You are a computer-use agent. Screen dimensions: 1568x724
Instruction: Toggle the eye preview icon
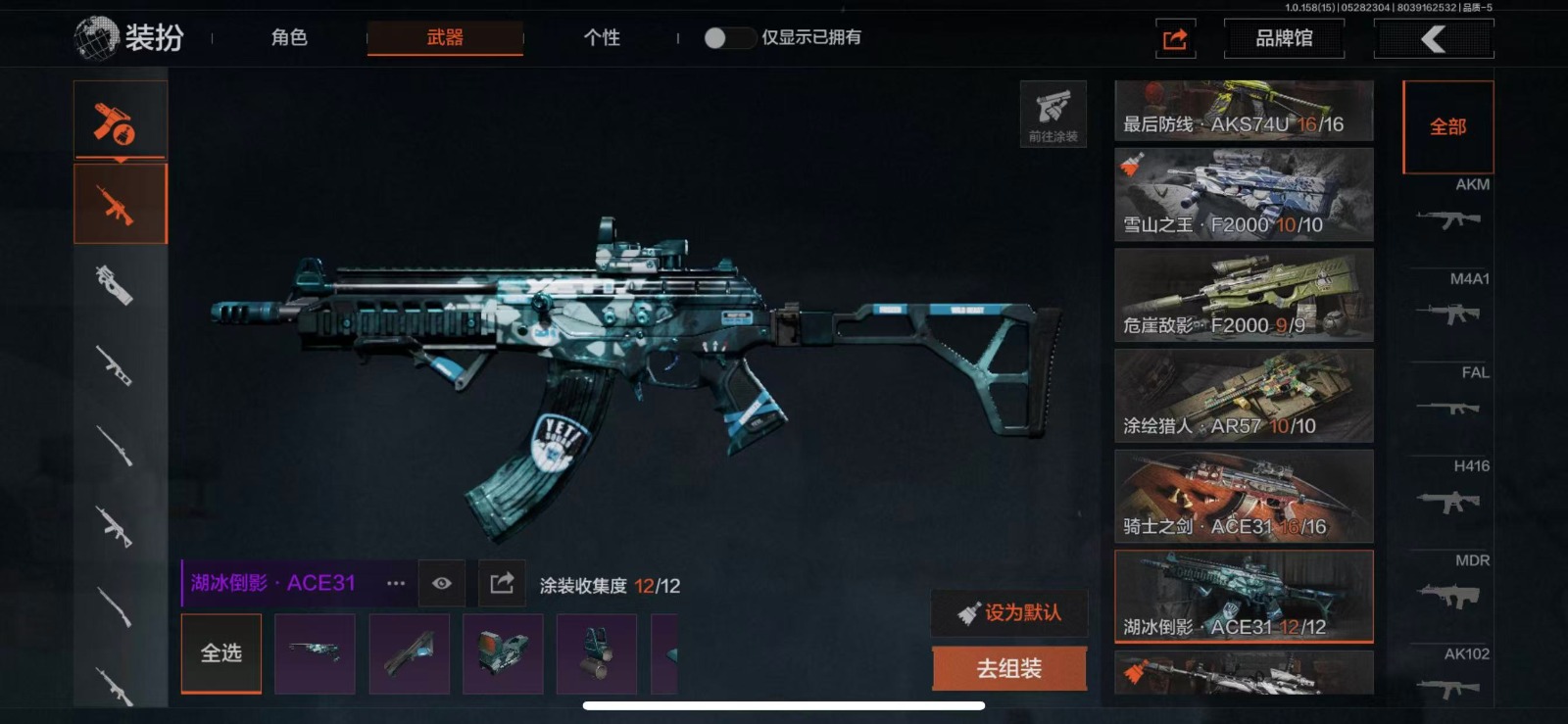click(442, 584)
